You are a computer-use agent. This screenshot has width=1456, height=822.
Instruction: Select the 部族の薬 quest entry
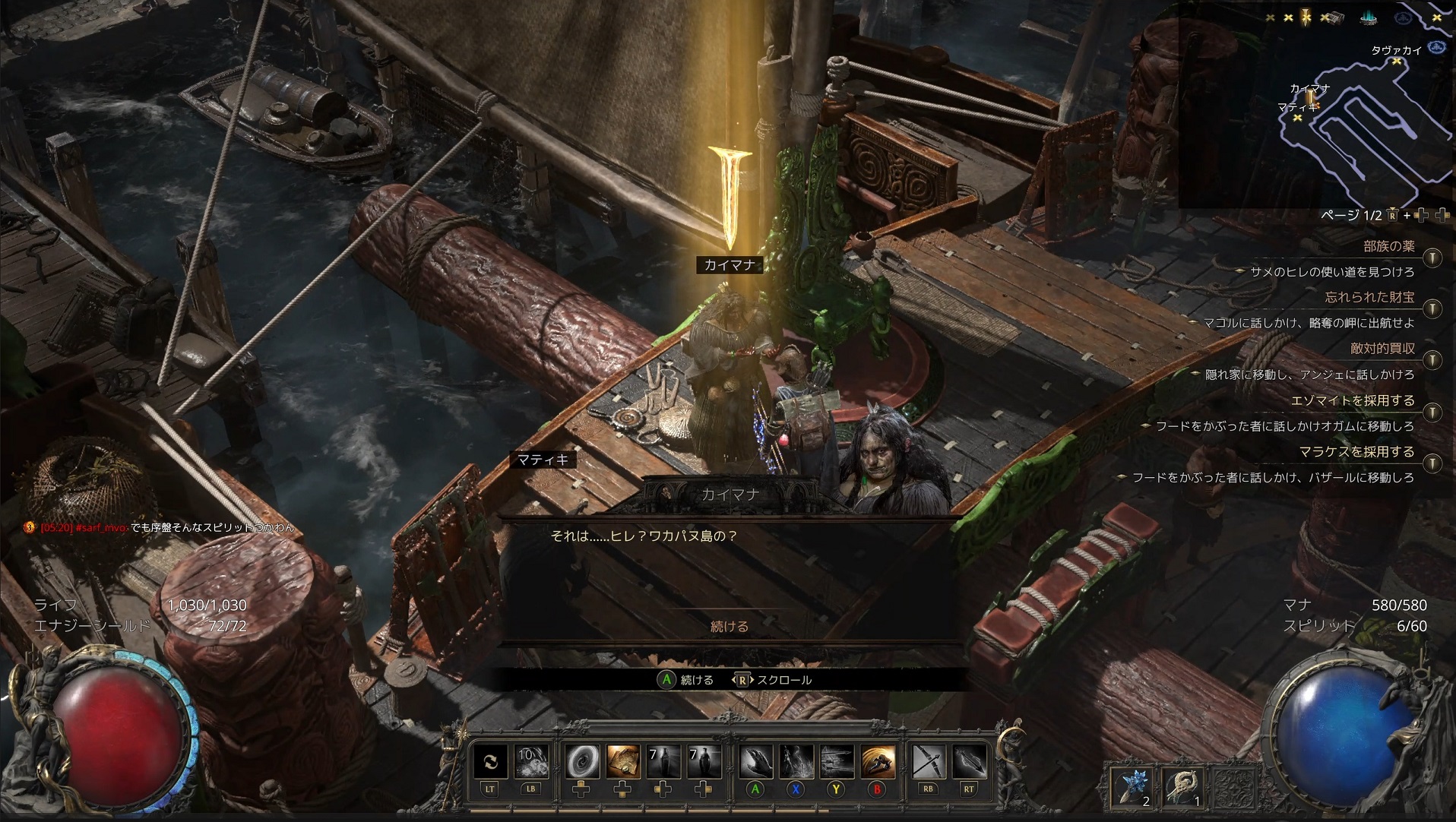1388,246
